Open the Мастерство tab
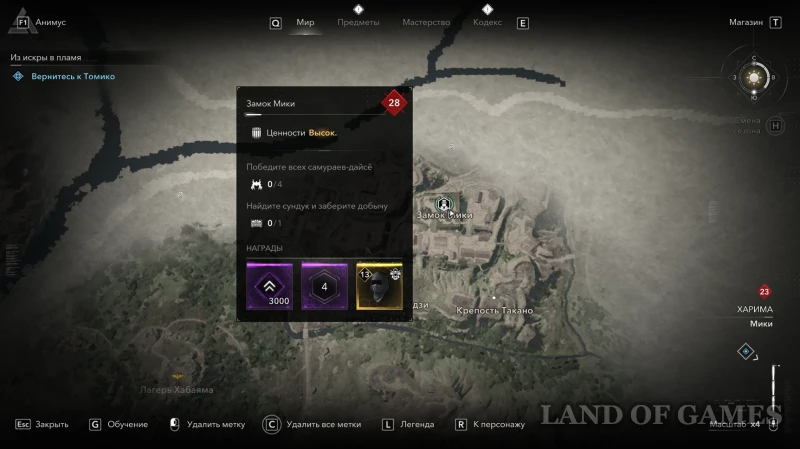800x449 pixels. [x=426, y=22]
